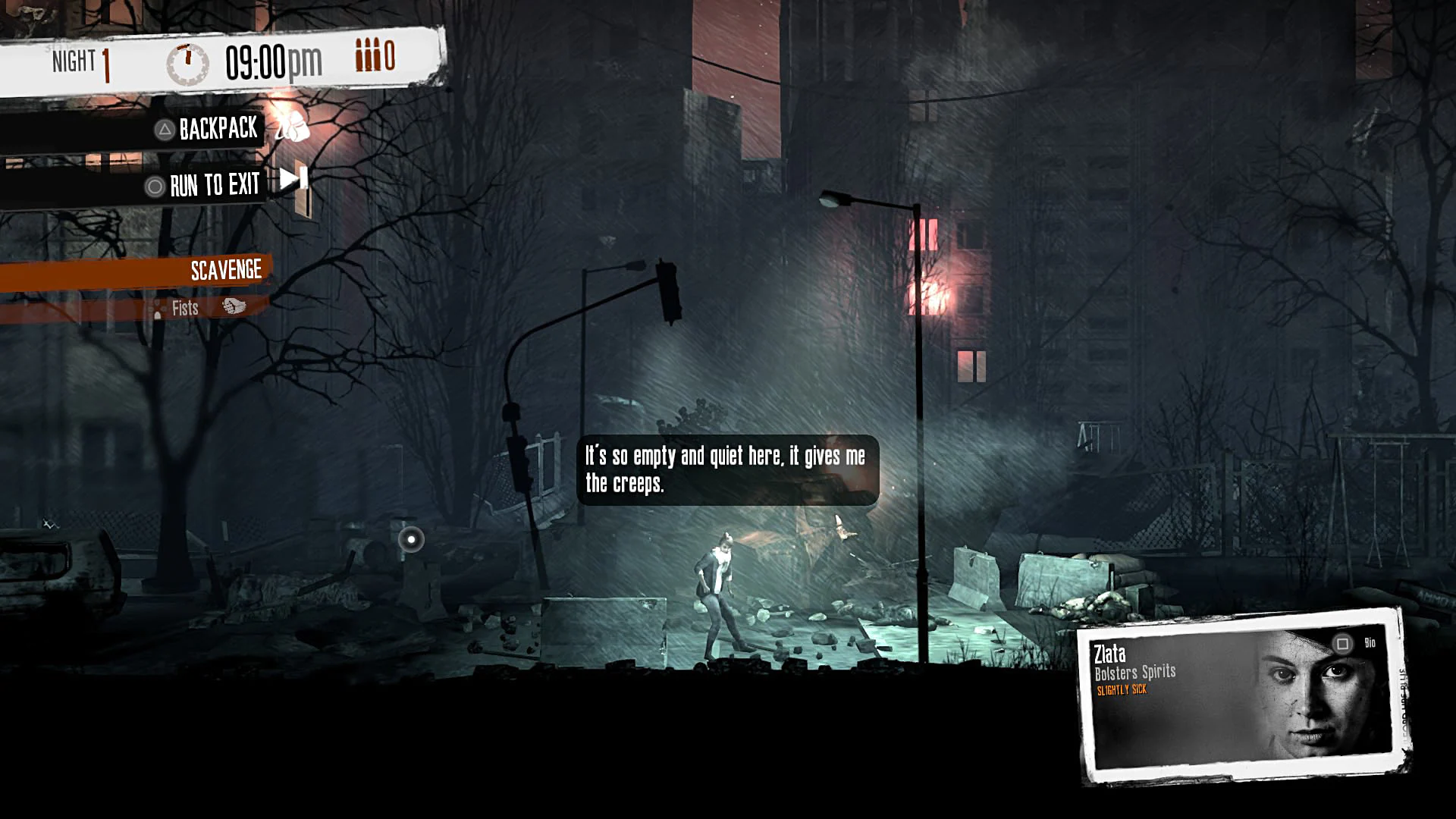The height and width of the screenshot is (819, 1456).
Task: Expand the SLIGHTLY SICK status details
Action: (x=1121, y=690)
